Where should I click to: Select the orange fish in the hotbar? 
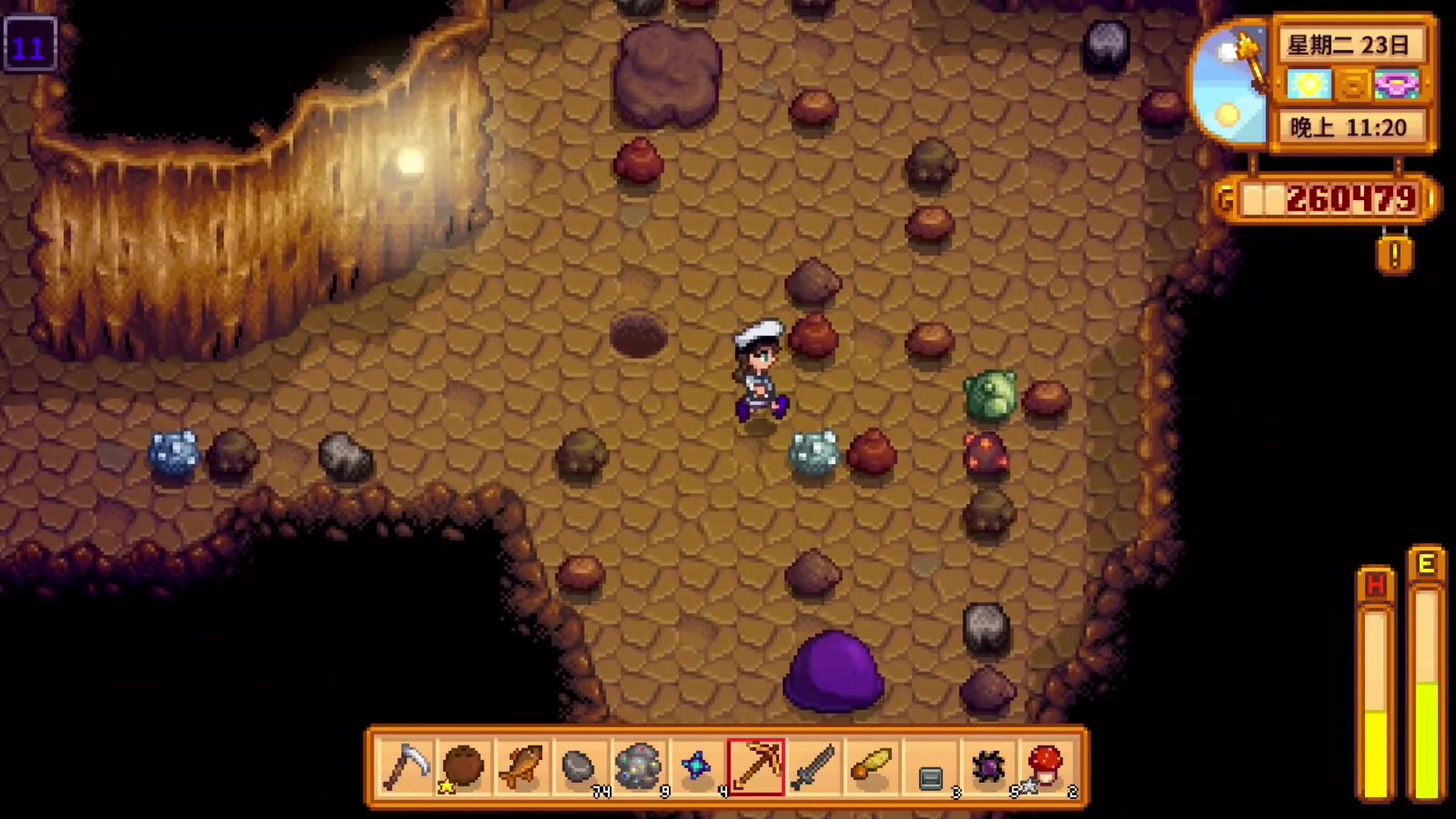522,767
